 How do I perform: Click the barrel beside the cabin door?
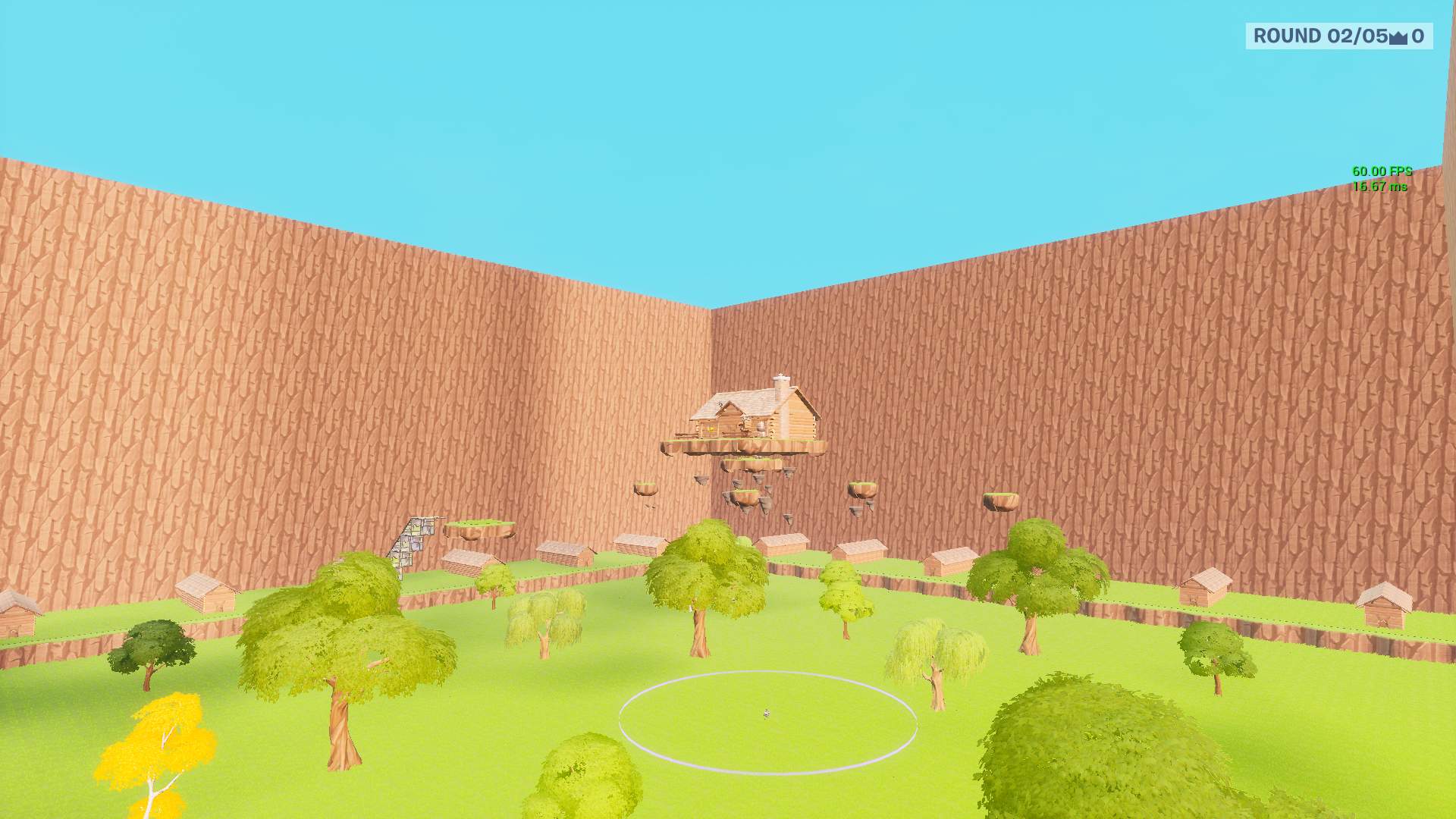pyautogui.click(x=761, y=428)
